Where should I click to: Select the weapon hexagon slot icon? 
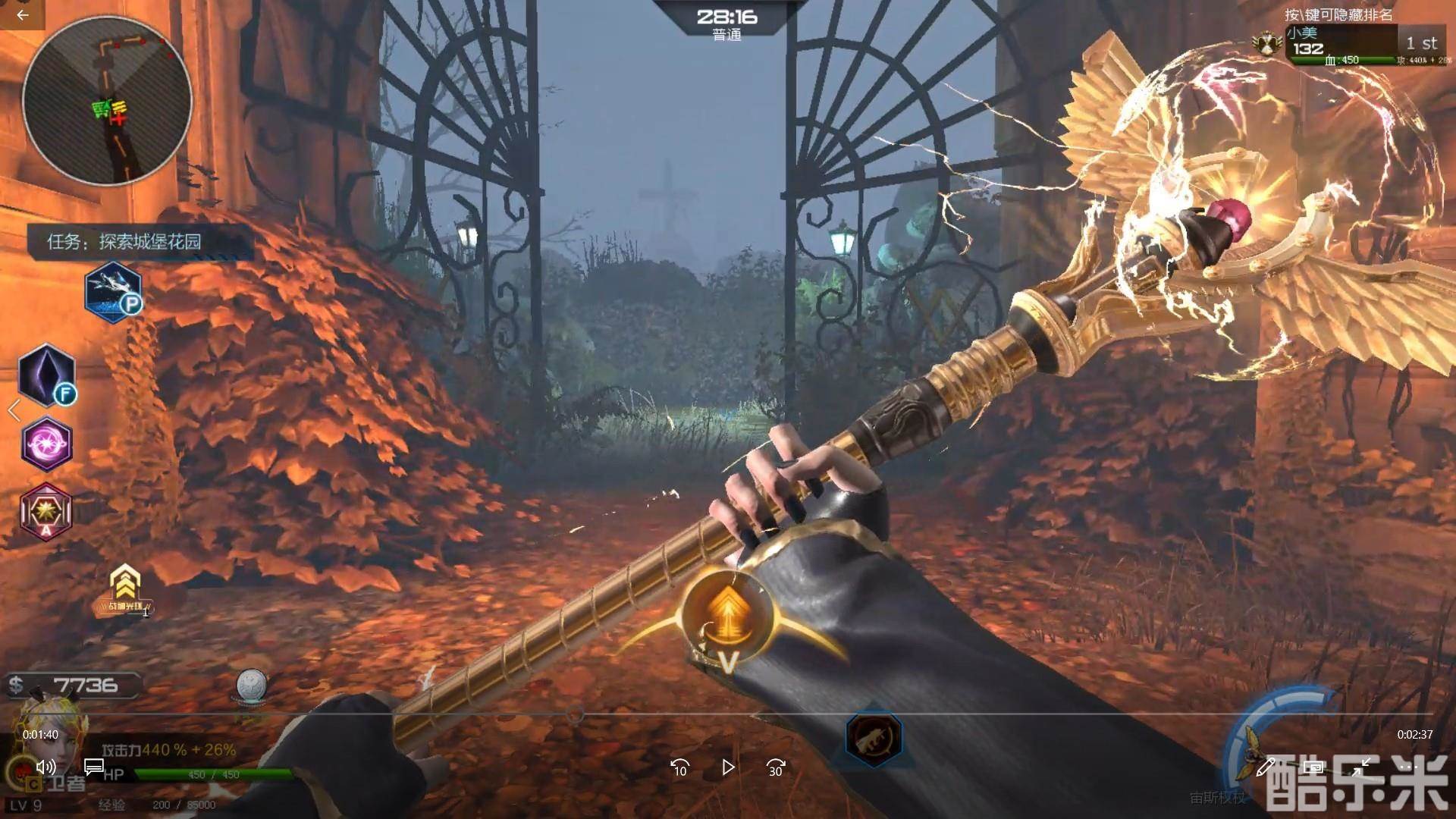[874, 736]
